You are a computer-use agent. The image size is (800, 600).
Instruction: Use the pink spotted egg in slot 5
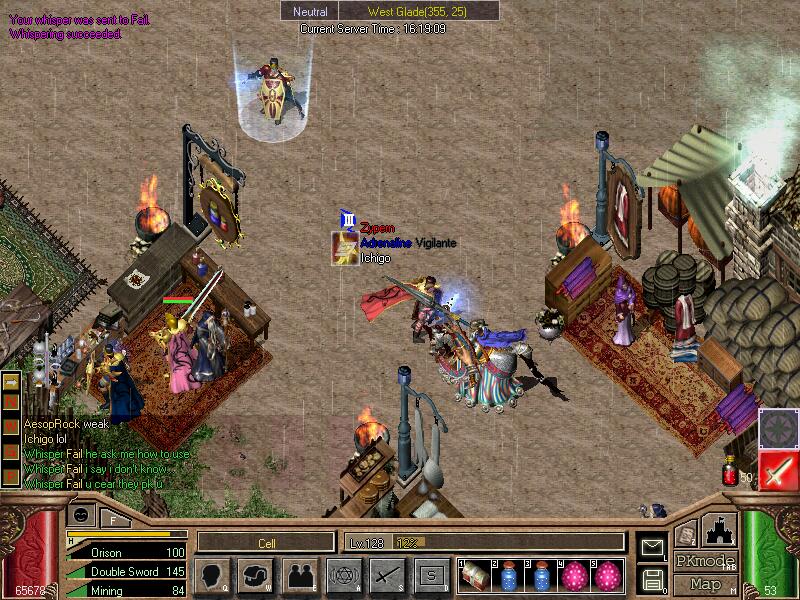(608, 575)
